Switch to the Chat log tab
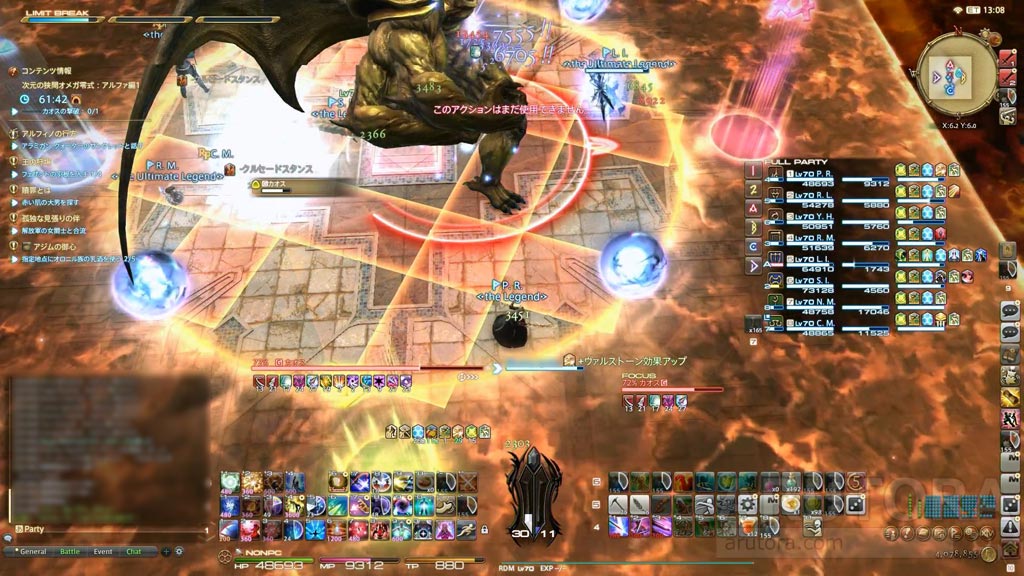 click(x=133, y=551)
